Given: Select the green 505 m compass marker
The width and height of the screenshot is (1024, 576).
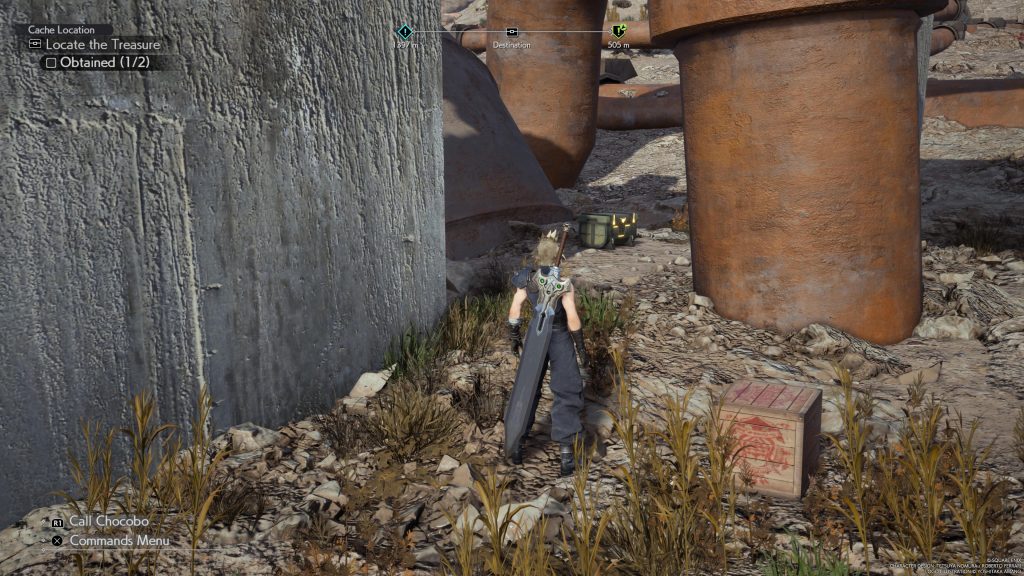Looking at the screenshot, I should 618,32.
